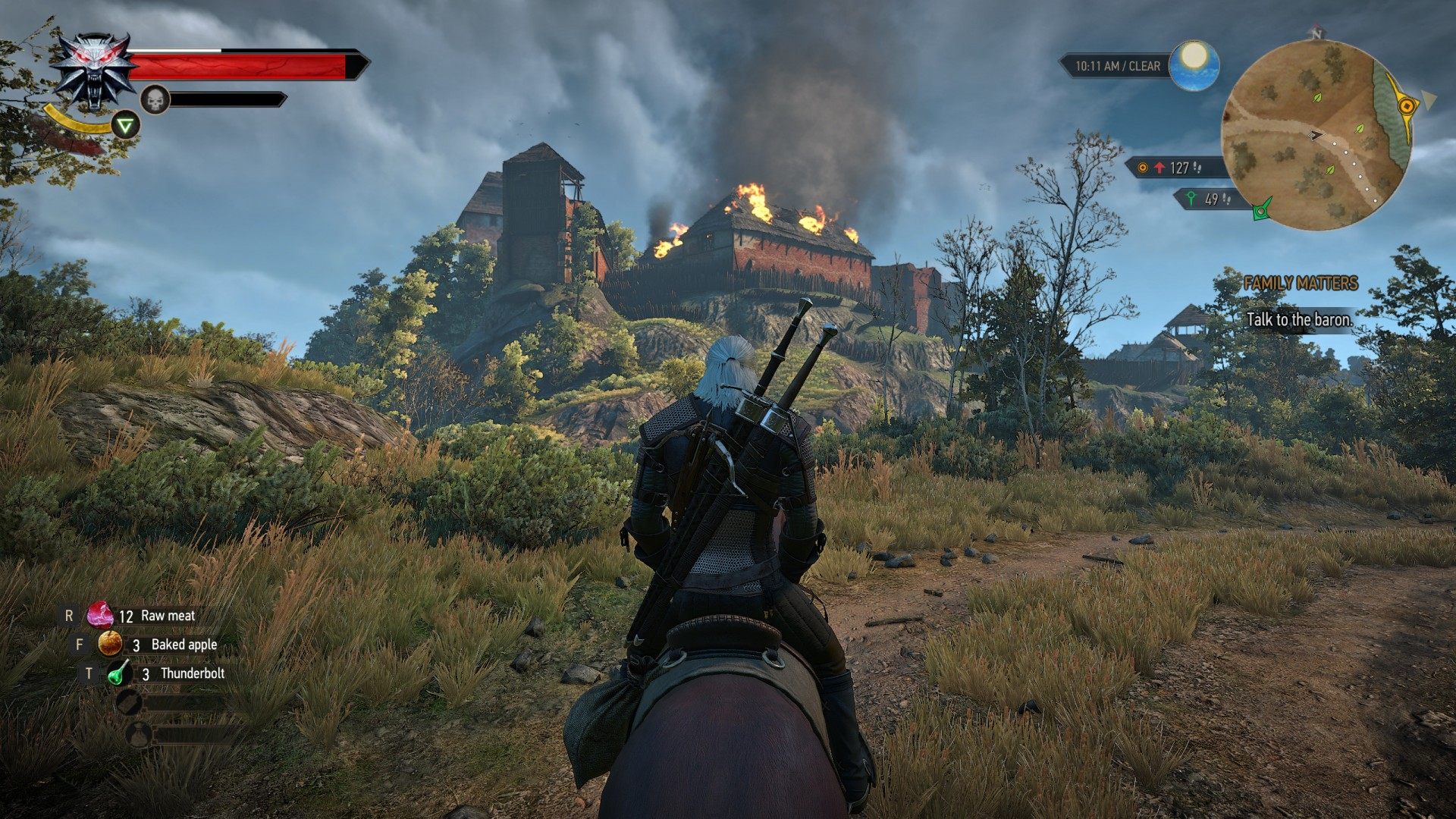The height and width of the screenshot is (819, 1456).
Task: Click the wolf medallion icon
Action: (x=94, y=71)
